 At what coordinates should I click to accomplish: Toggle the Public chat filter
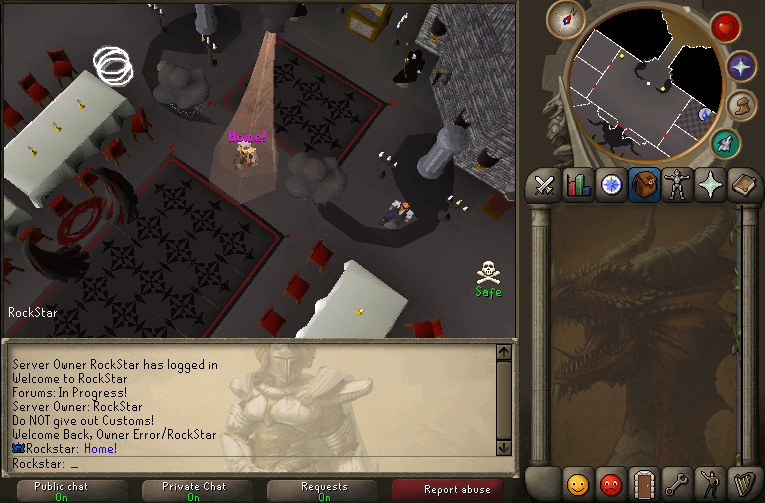coord(62,491)
